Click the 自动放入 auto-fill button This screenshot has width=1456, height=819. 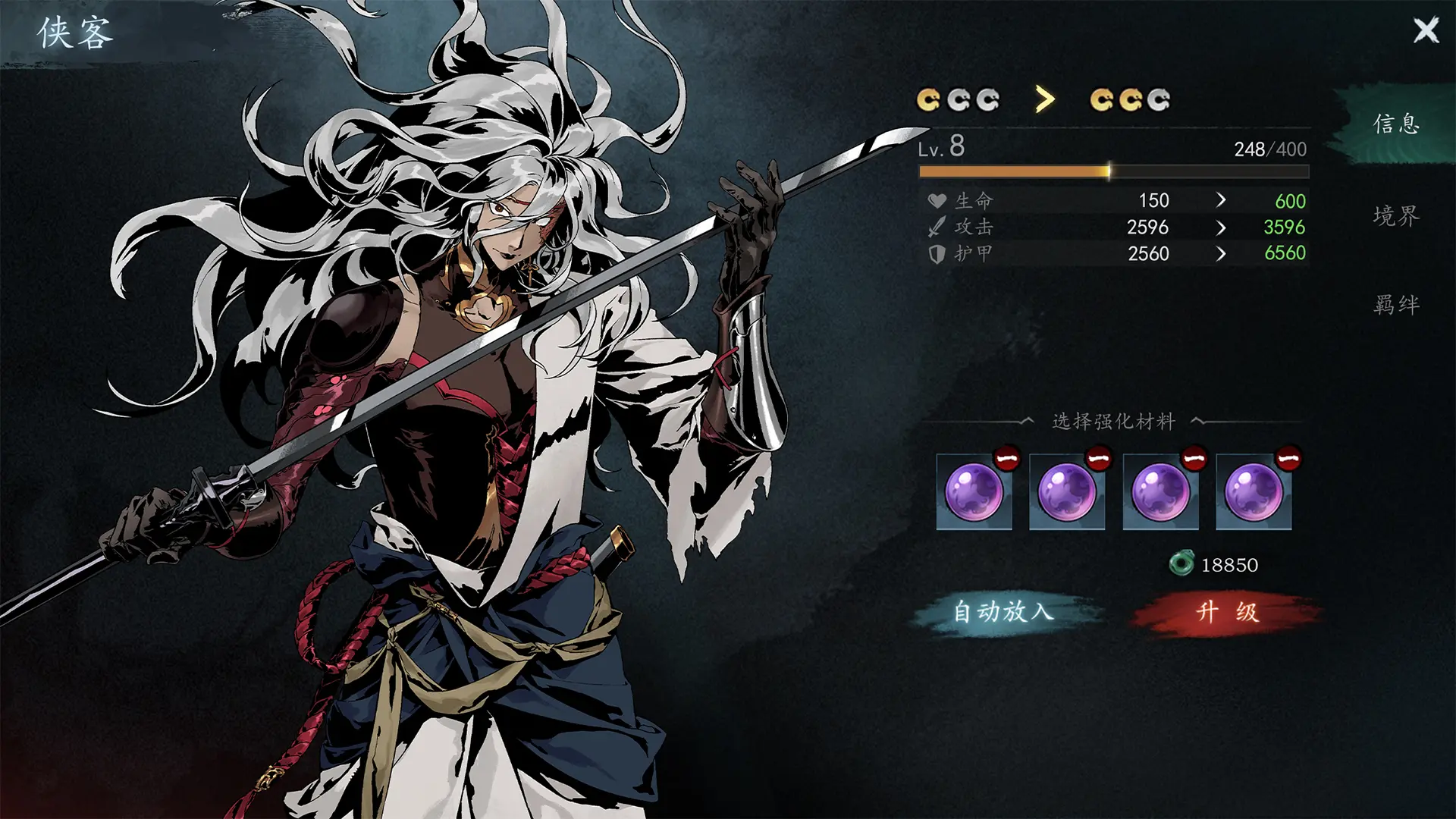[x=1004, y=611]
